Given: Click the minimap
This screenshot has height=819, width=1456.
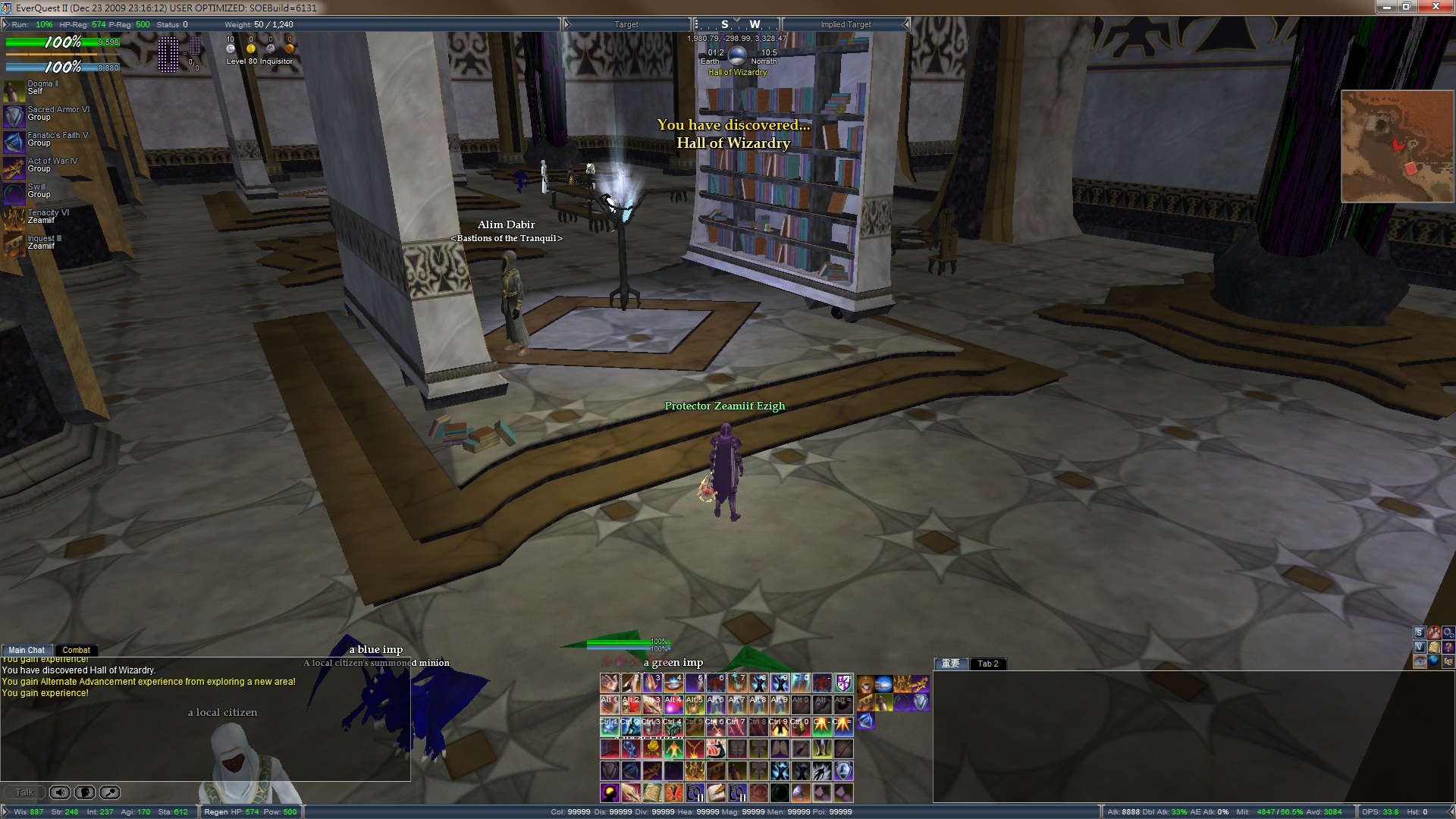Looking at the screenshot, I should click(1397, 146).
